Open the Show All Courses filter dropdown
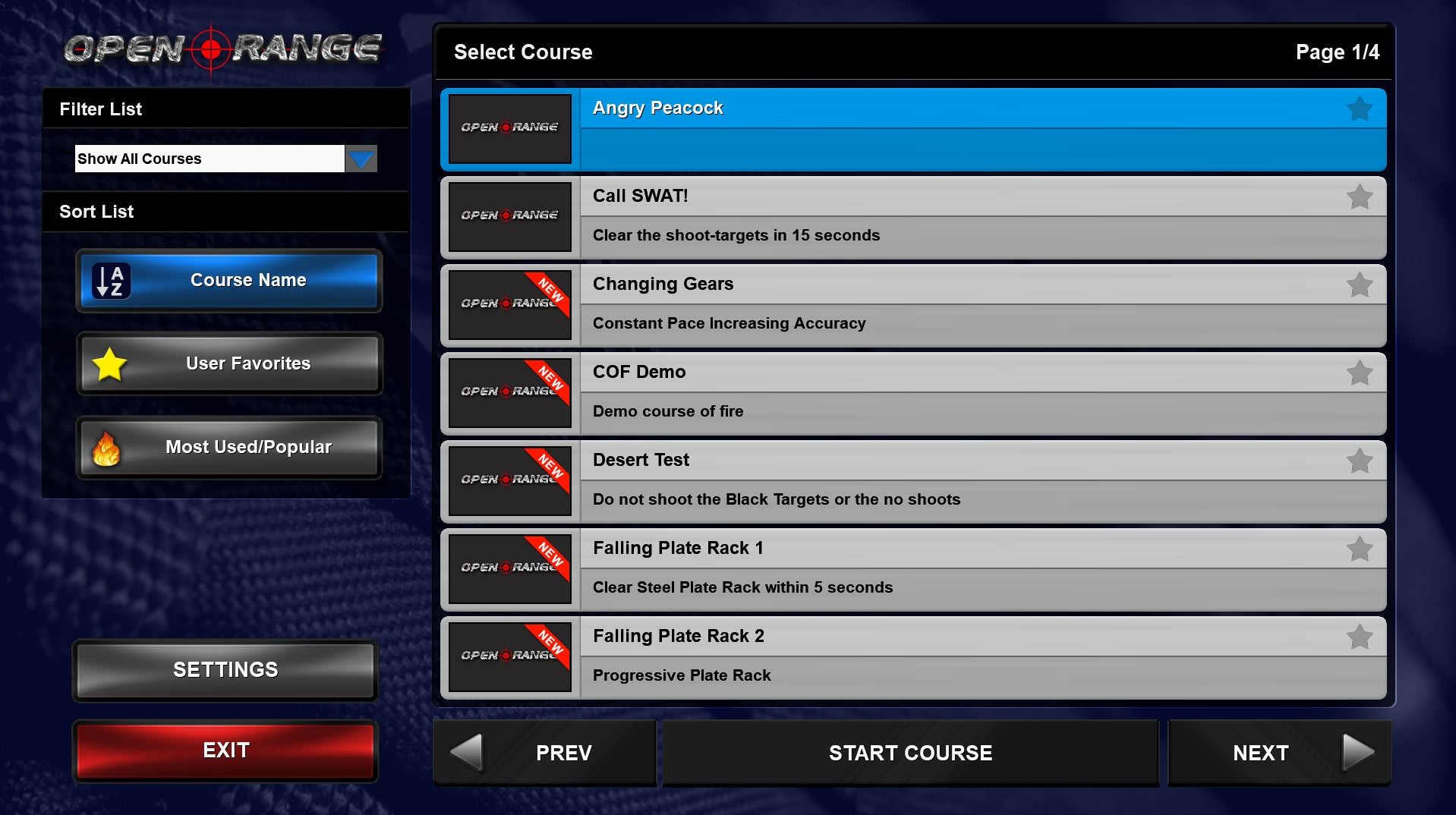Viewport: 1456px width, 815px height. pos(362,159)
